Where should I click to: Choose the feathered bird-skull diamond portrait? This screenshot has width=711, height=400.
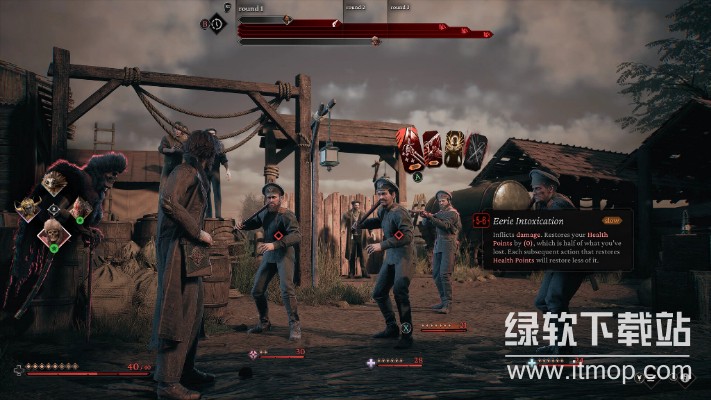tap(54, 182)
